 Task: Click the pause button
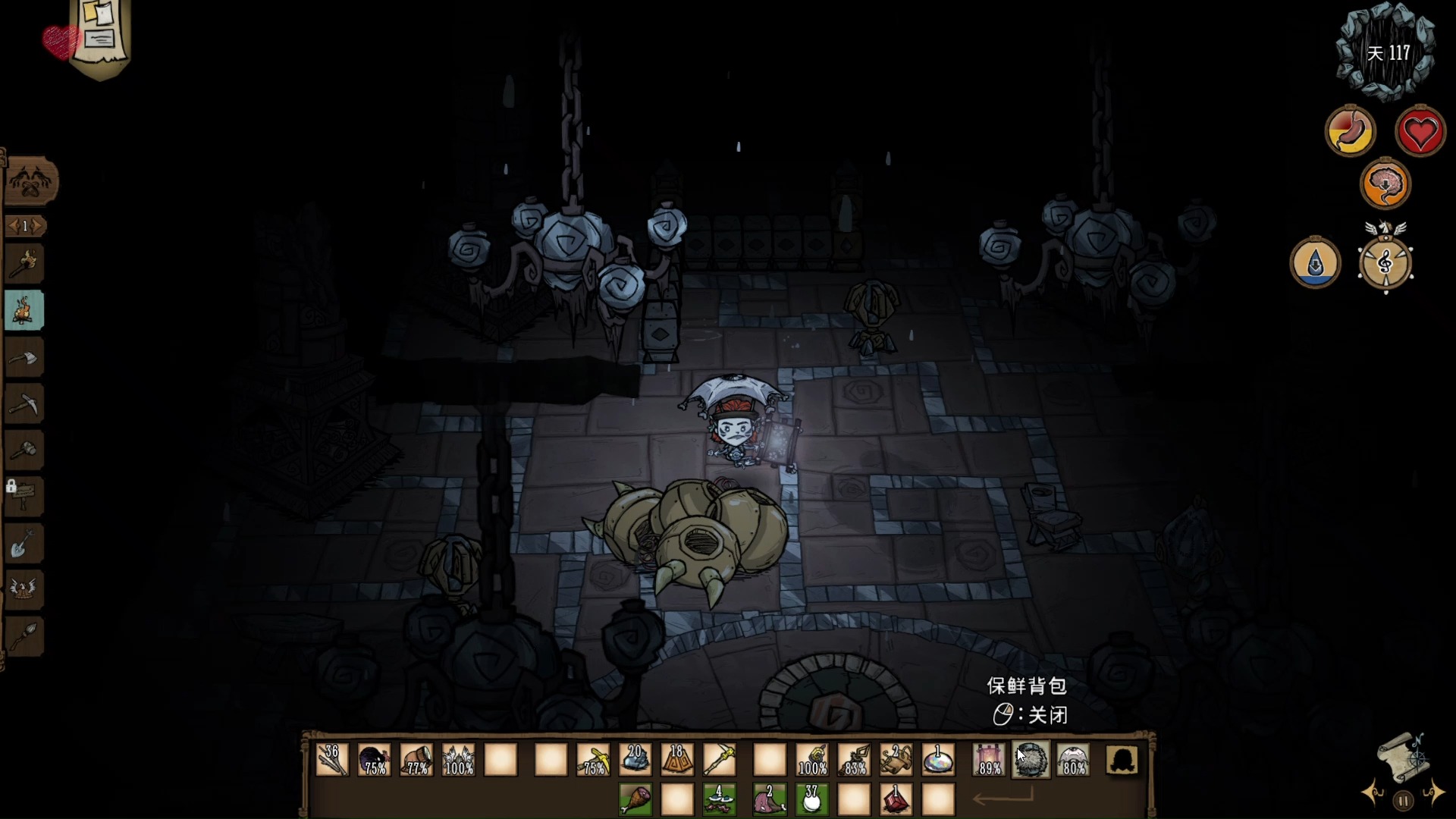1403,800
